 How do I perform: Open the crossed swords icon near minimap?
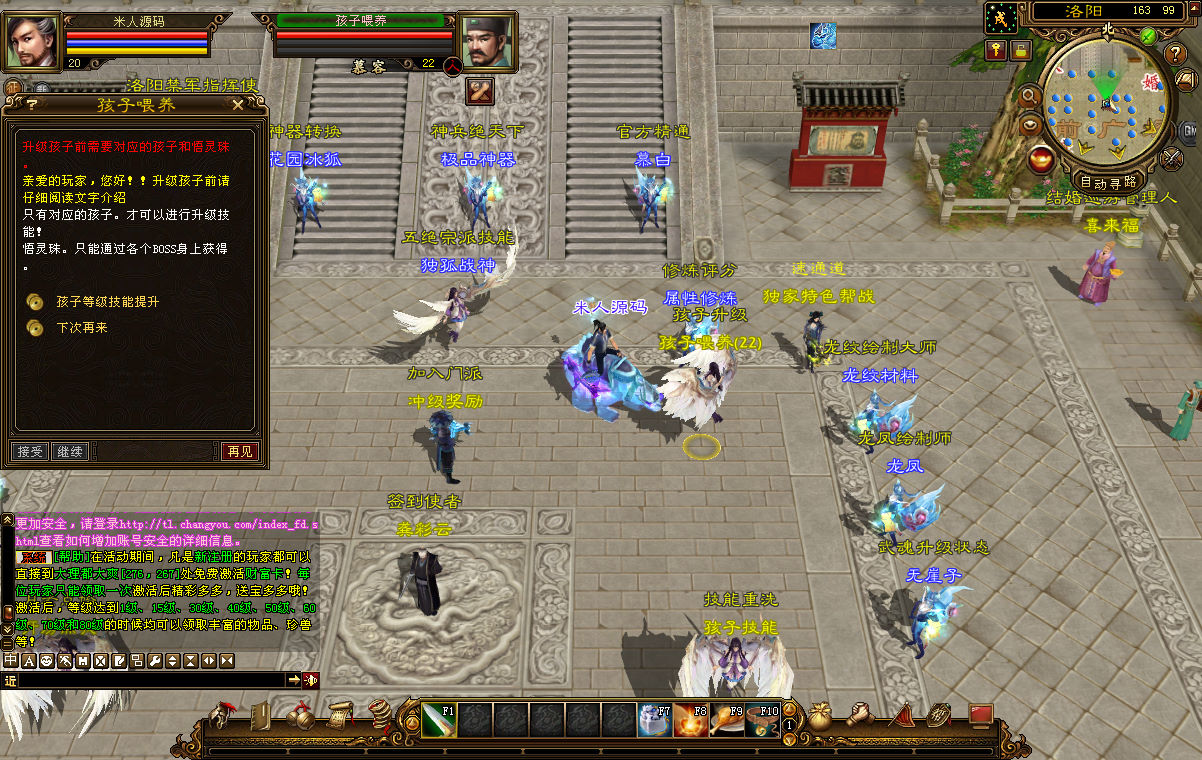click(x=1172, y=157)
